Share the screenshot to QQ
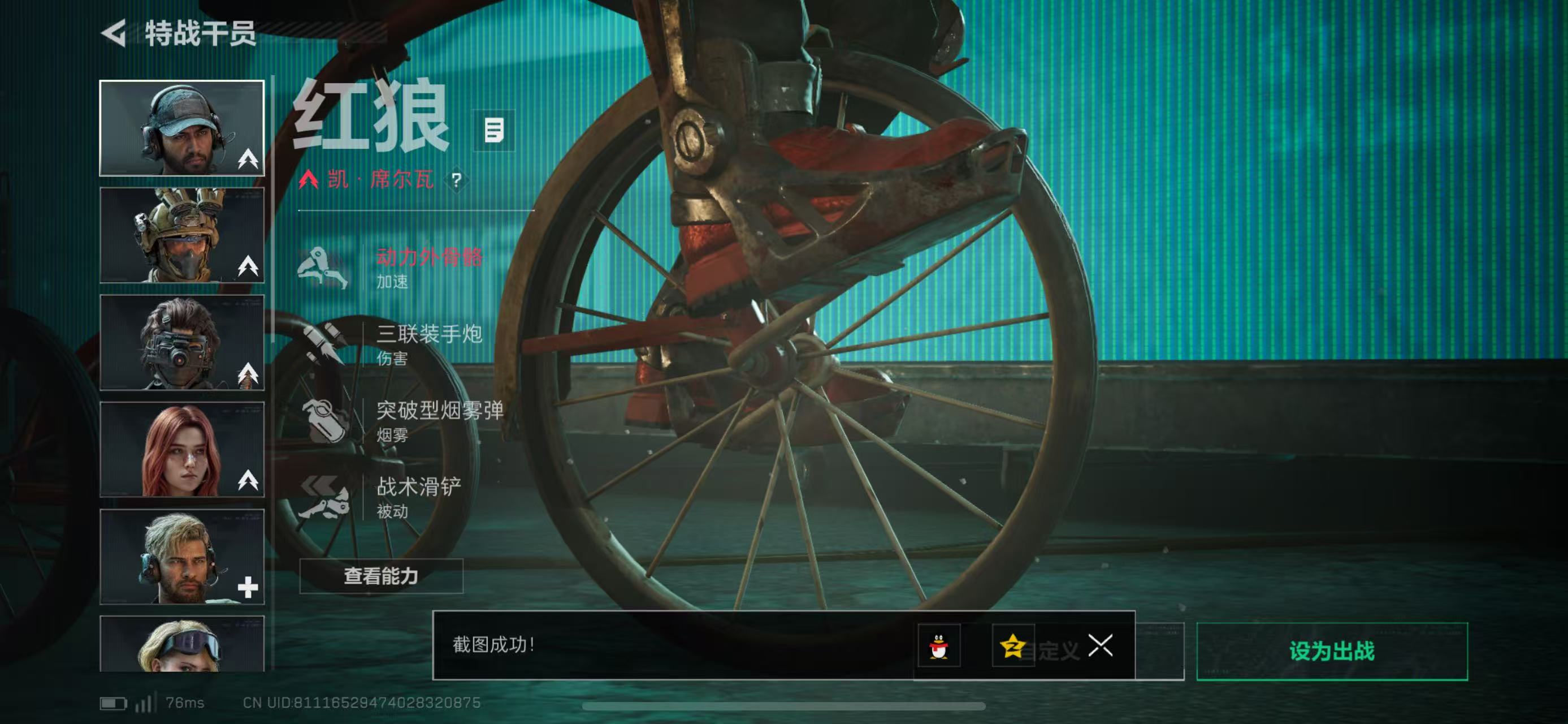Viewport: 1568px width, 724px height. [x=939, y=645]
